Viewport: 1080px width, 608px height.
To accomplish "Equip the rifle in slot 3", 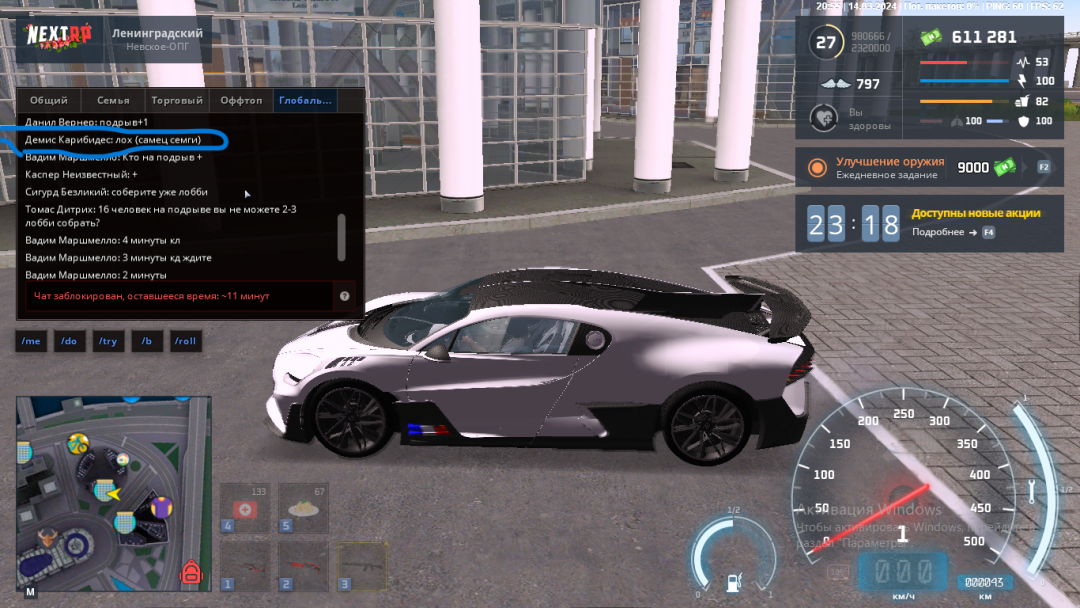I will click(361, 566).
